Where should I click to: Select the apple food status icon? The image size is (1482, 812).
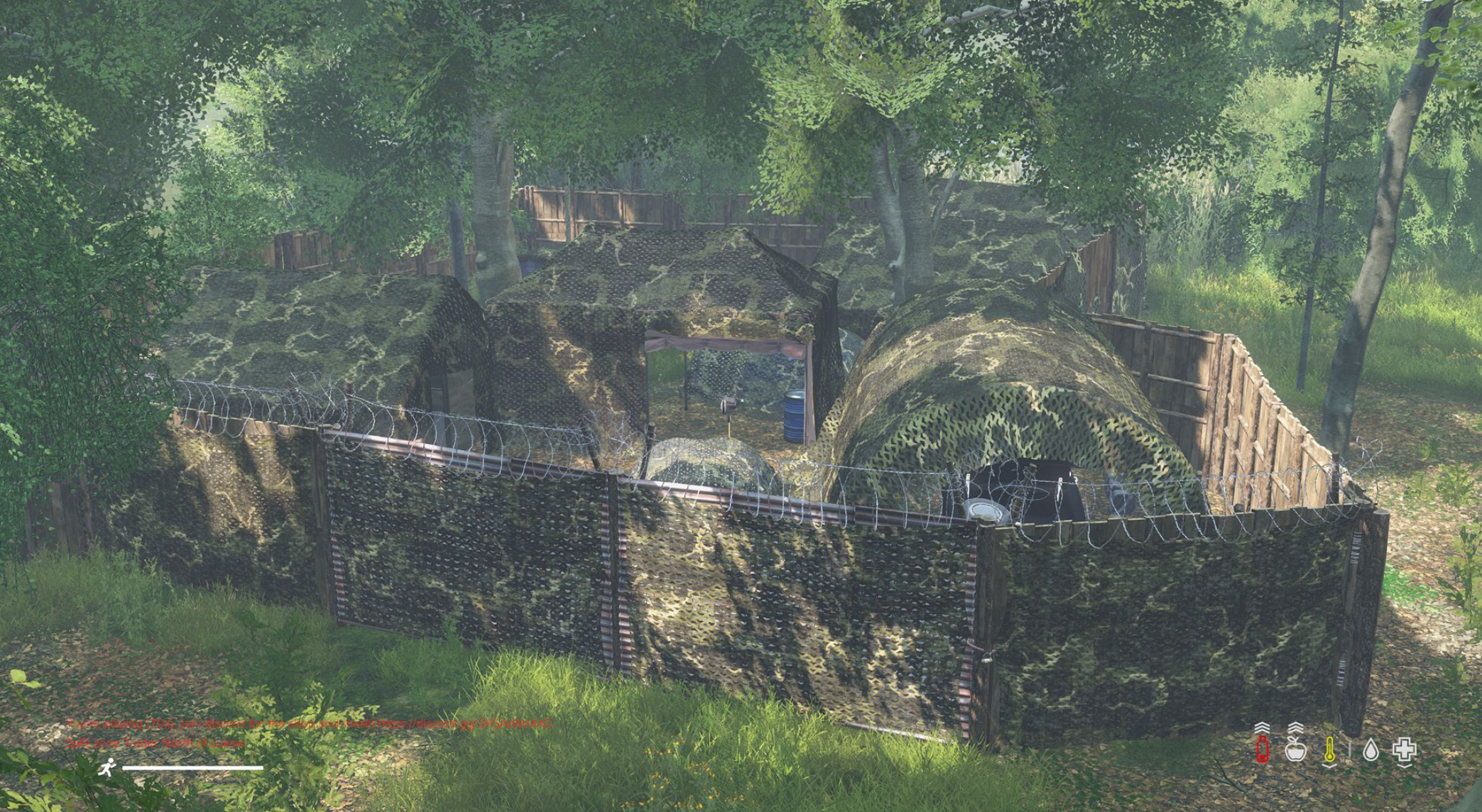pyautogui.click(x=1297, y=750)
